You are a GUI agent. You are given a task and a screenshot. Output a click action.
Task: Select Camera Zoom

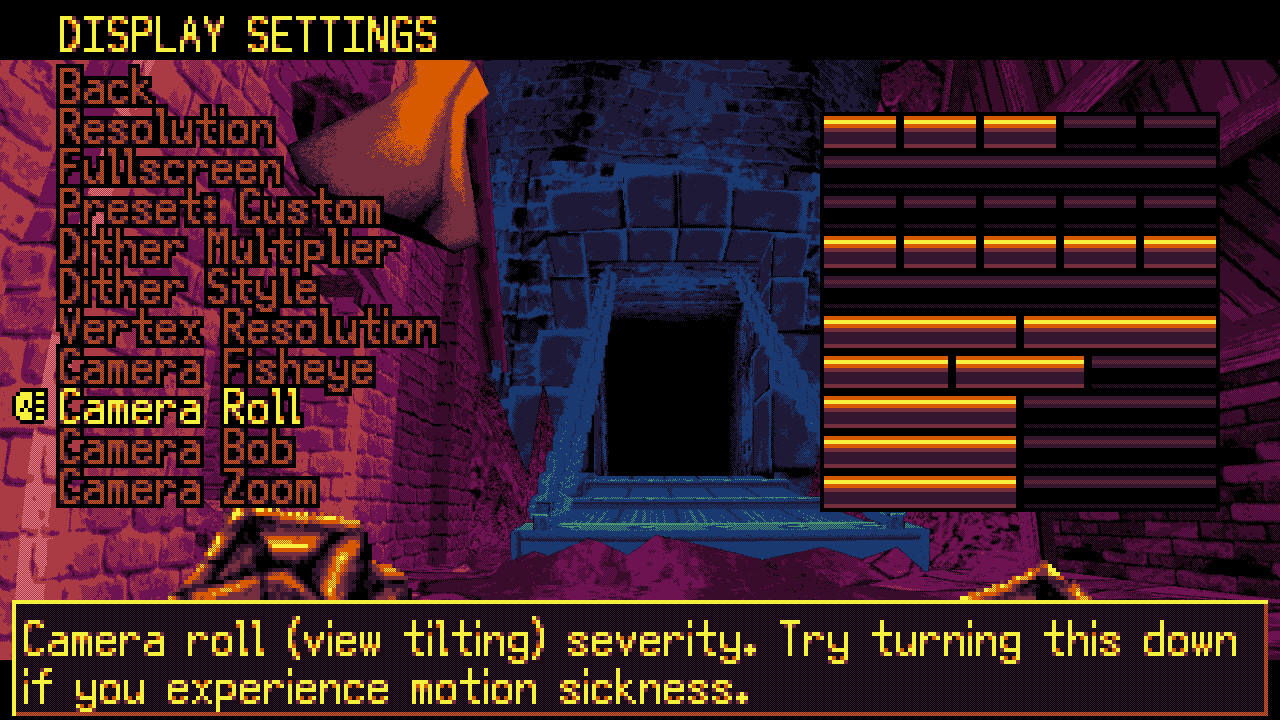185,488
